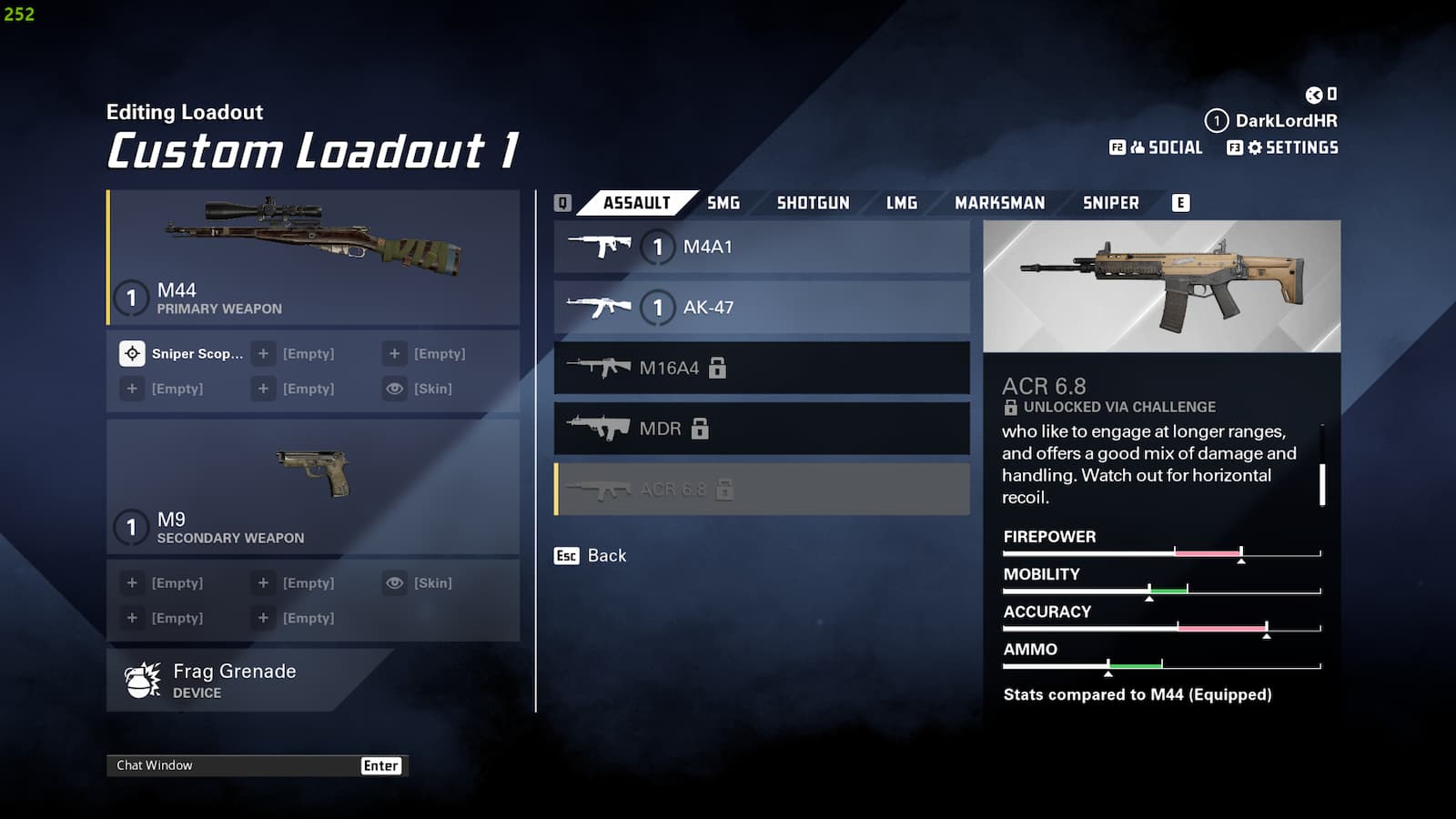The width and height of the screenshot is (1456, 819).
Task: Click the lock icon beside M16A4
Action: pos(720,368)
